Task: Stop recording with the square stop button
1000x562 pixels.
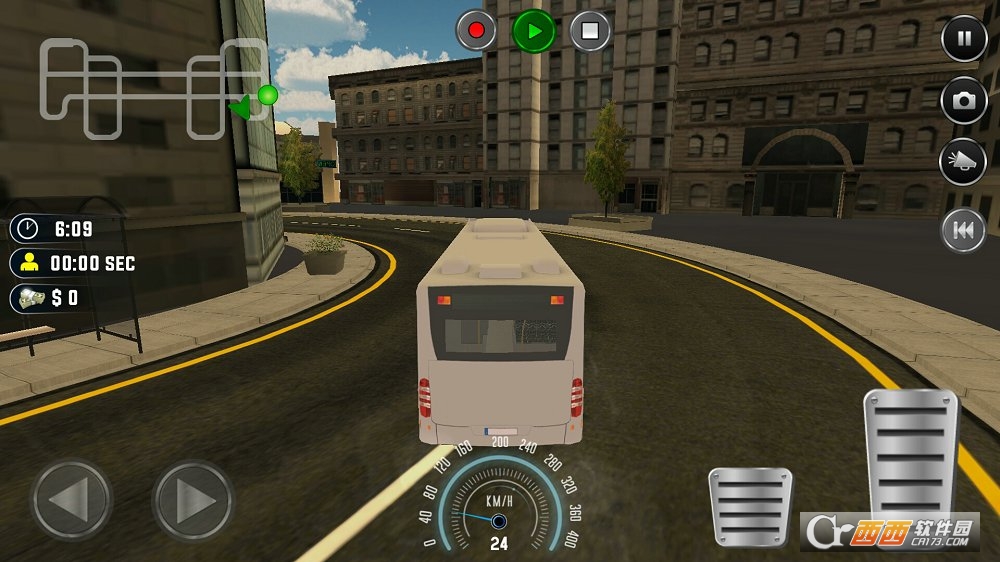Action: (591, 31)
